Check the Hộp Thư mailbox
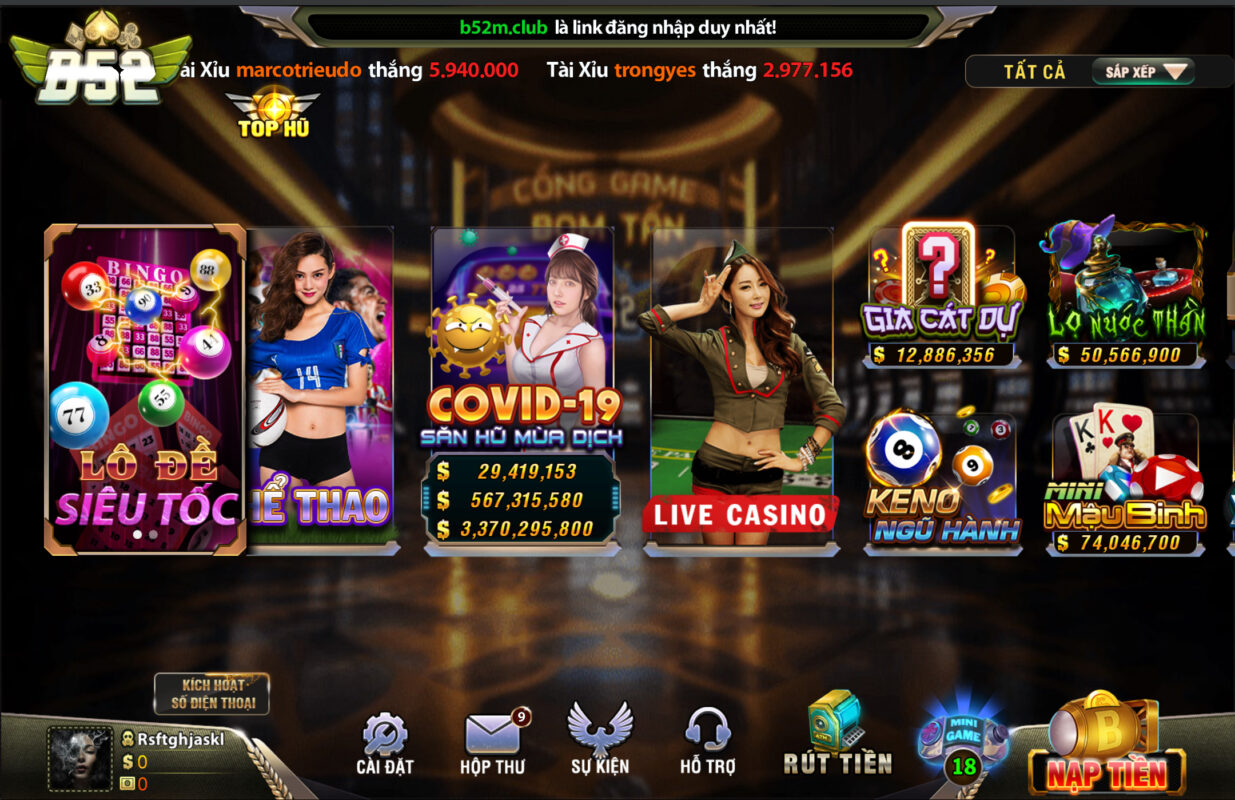This screenshot has height=800, width=1235. [492, 745]
